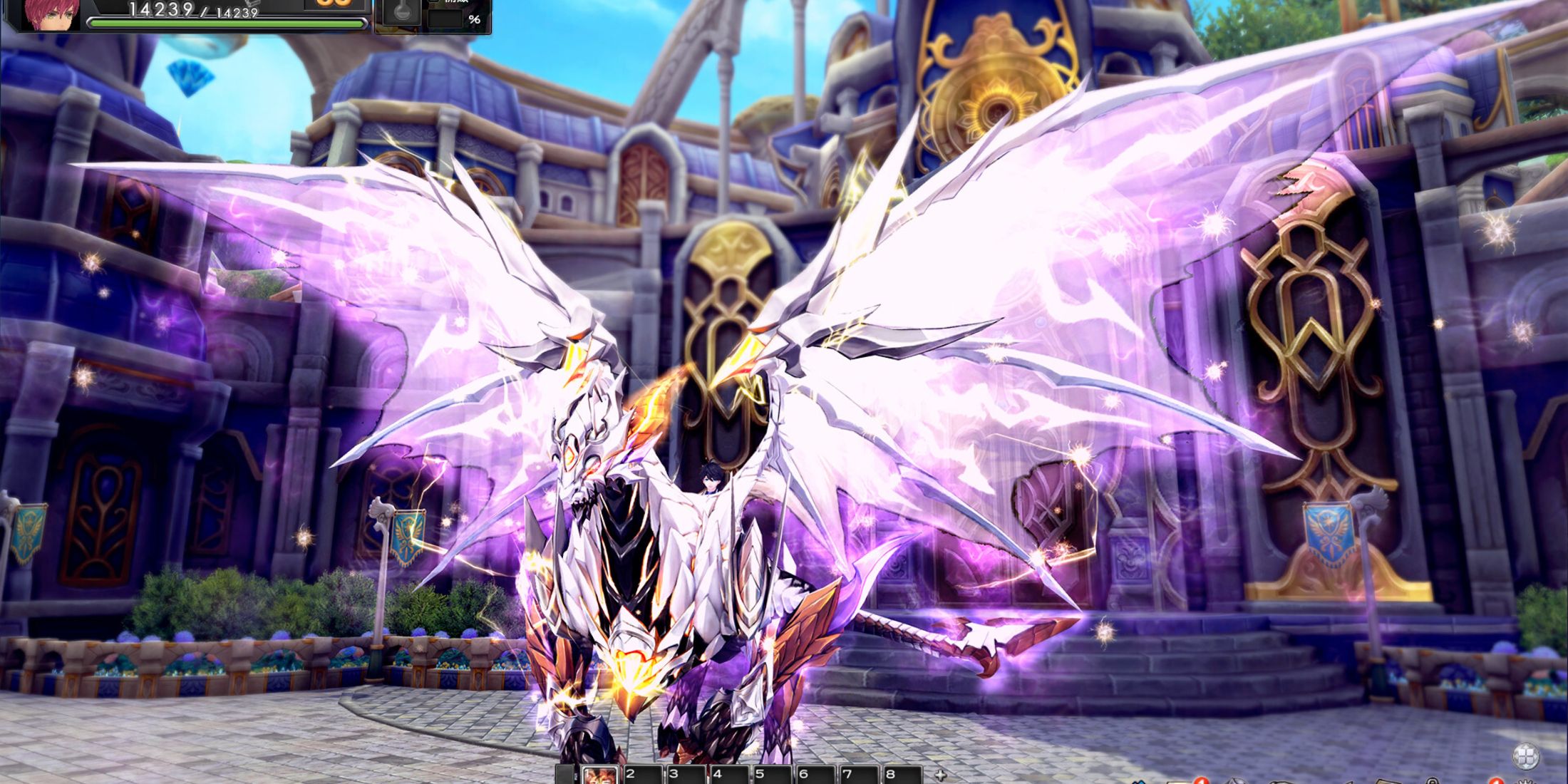The width and height of the screenshot is (1568, 784).
Task: Expand extra hotbar rows with the plus icon
Action: 942,775
